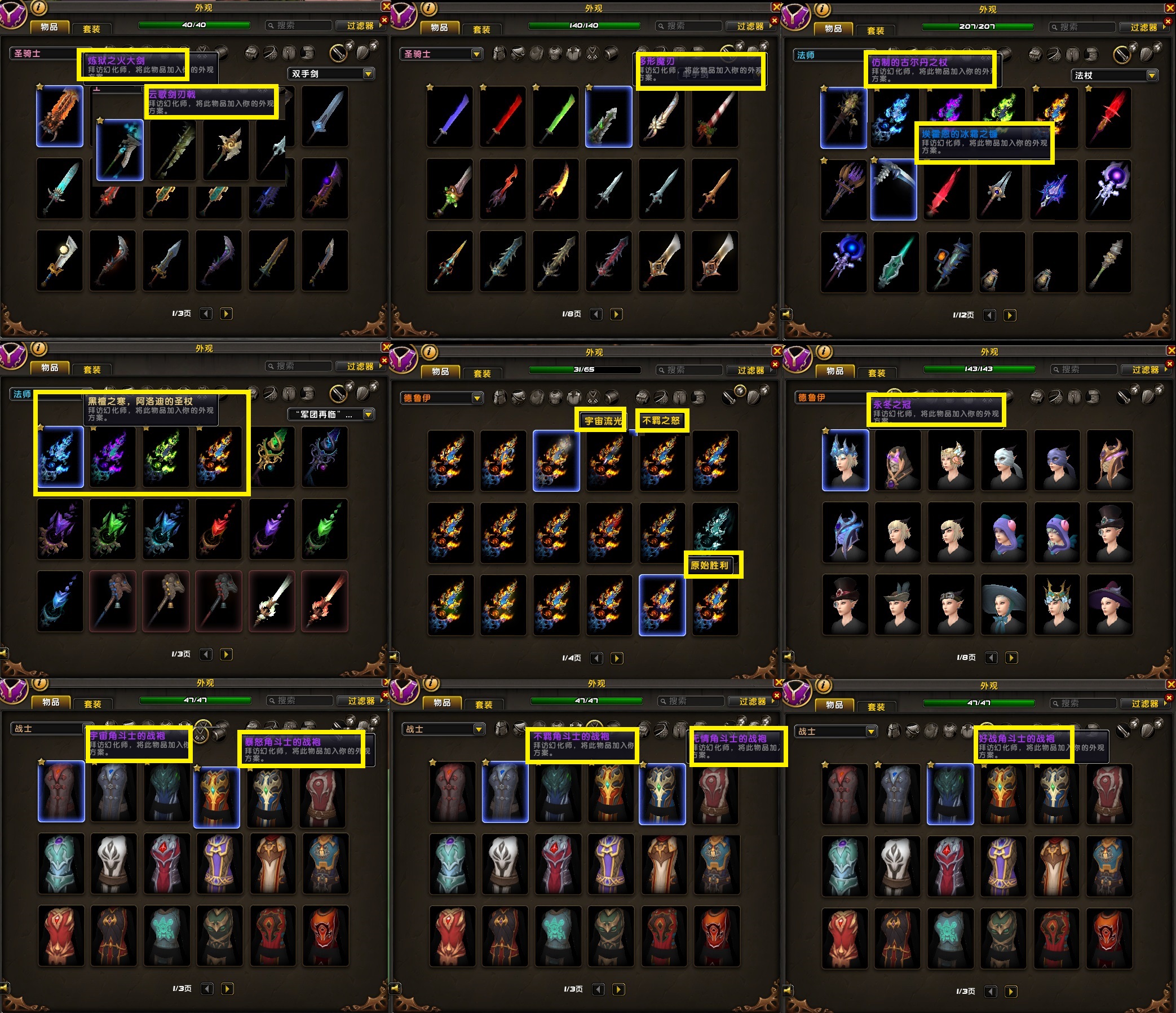Pick the feathered brown hunter hat
Screen dimensions: 1176x1013
tap(898, 604)
